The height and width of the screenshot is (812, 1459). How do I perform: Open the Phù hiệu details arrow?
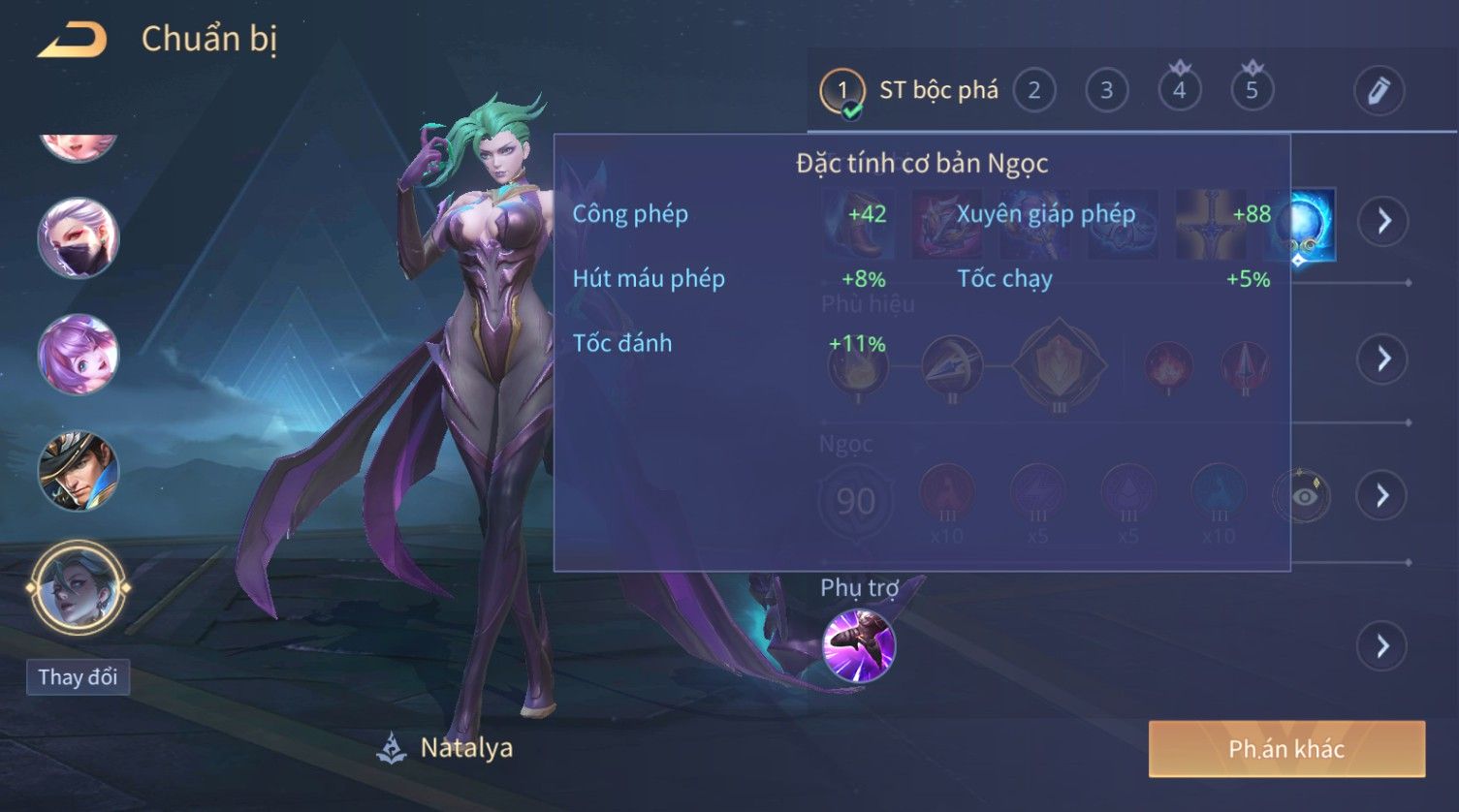coord(1382,359)
